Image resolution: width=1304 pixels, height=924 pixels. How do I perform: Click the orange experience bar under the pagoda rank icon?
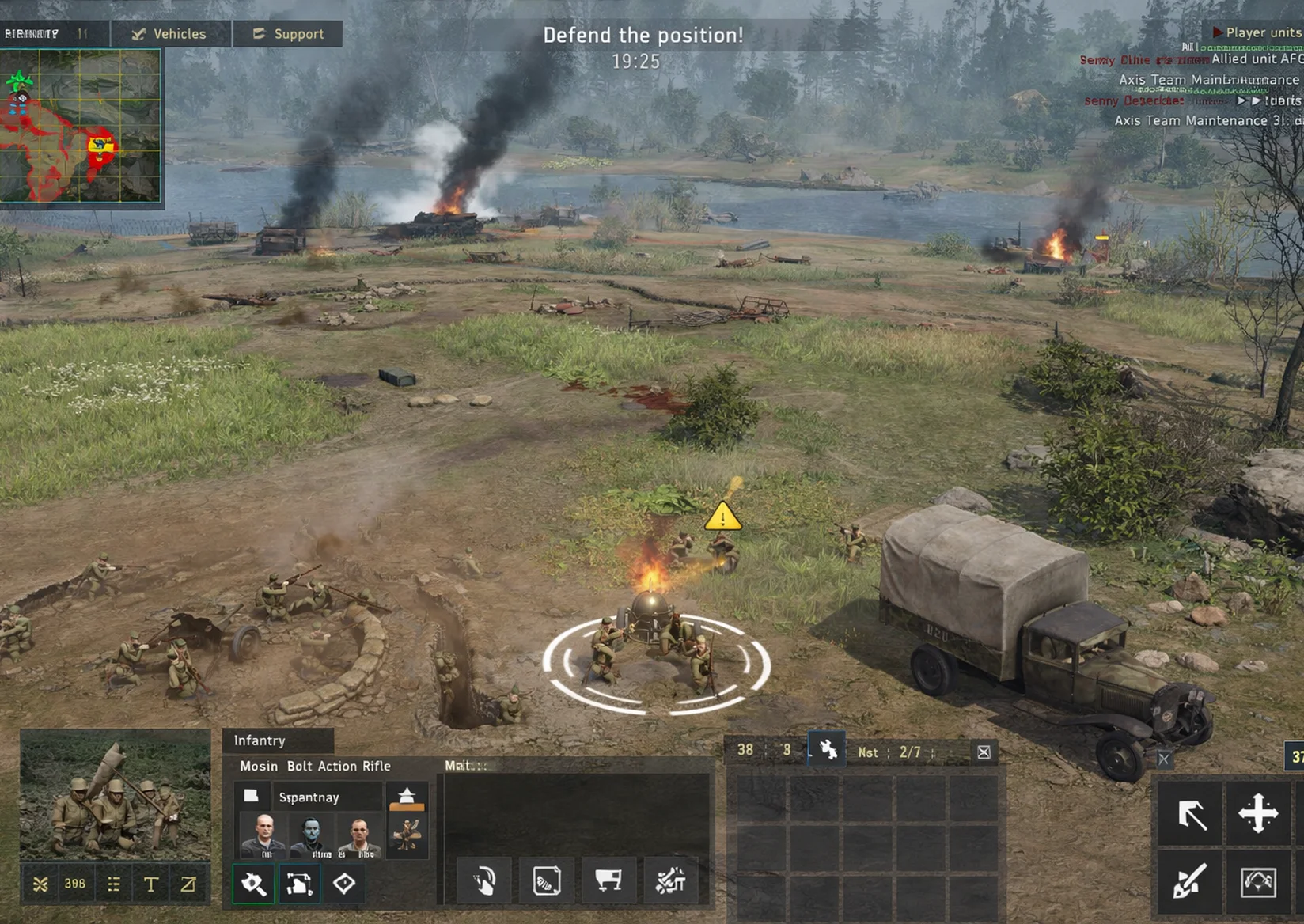coord(407,808)
